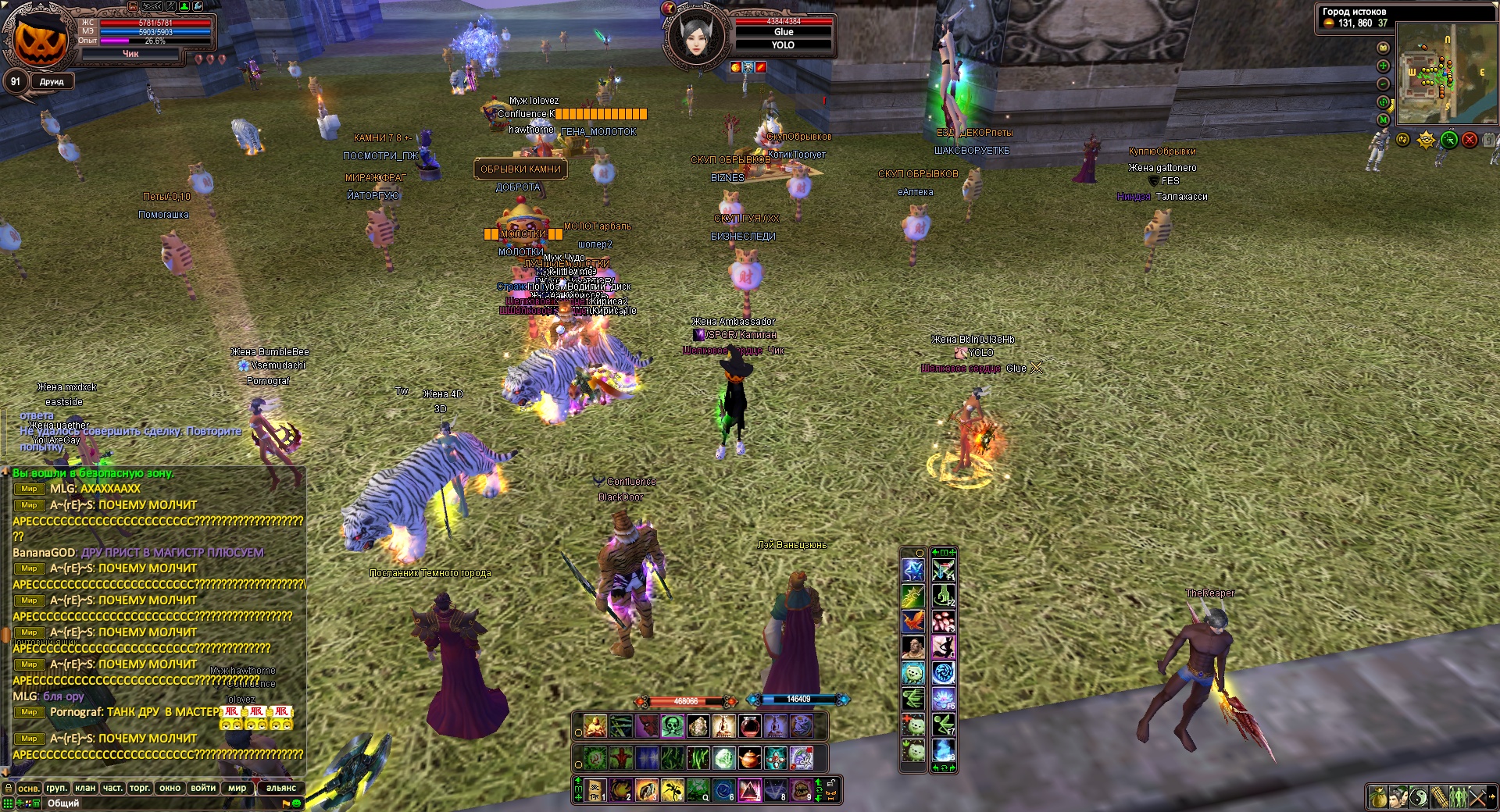The height and width of the screenshot is (812, 1500).
Task: Activate the green skull poison skill
Action: click(x=673, y=727)
